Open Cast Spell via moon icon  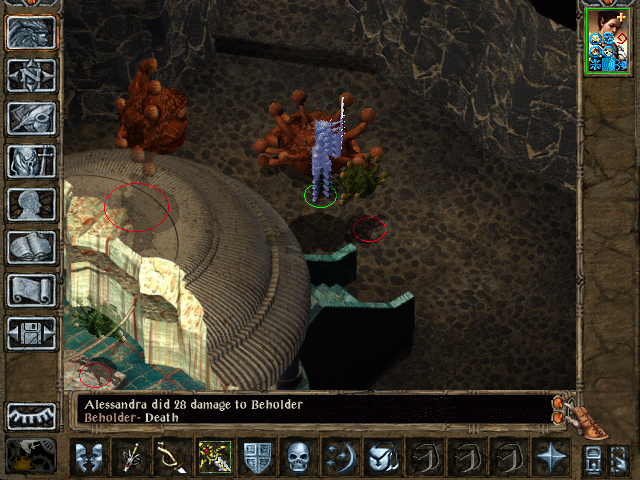(x=341, y=458)
